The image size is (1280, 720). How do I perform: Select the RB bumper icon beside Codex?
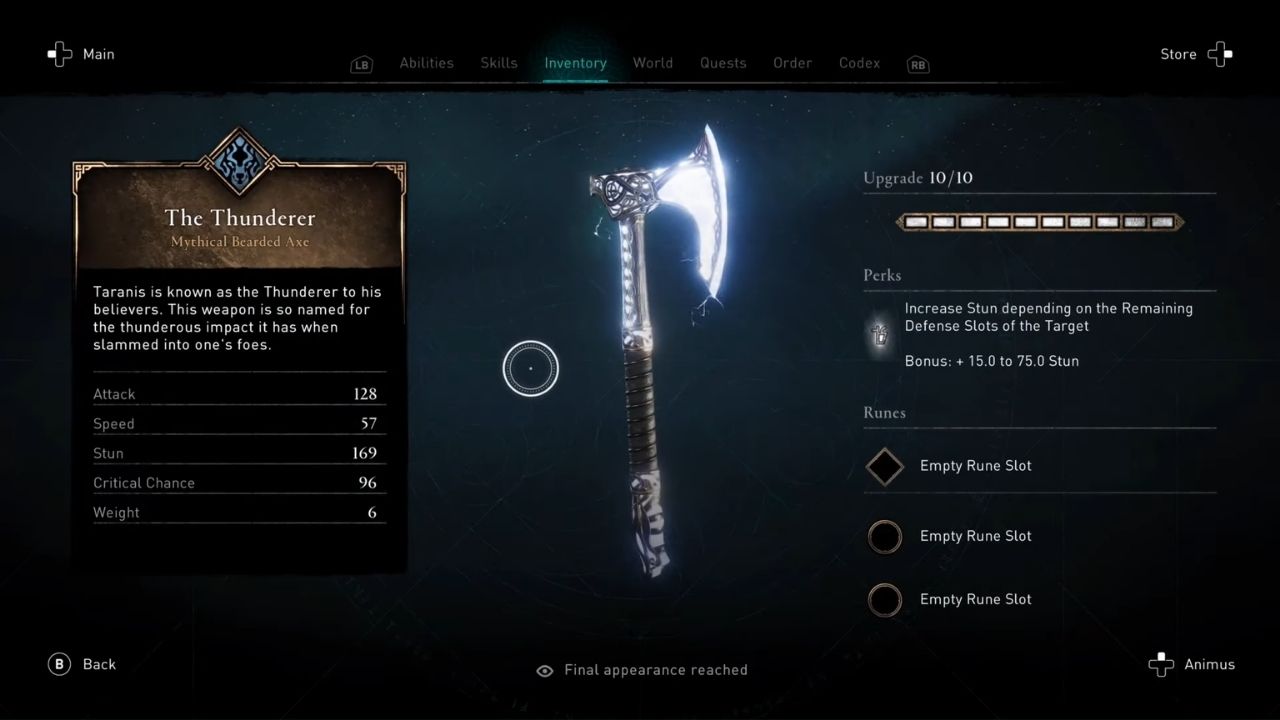(917, 63)
